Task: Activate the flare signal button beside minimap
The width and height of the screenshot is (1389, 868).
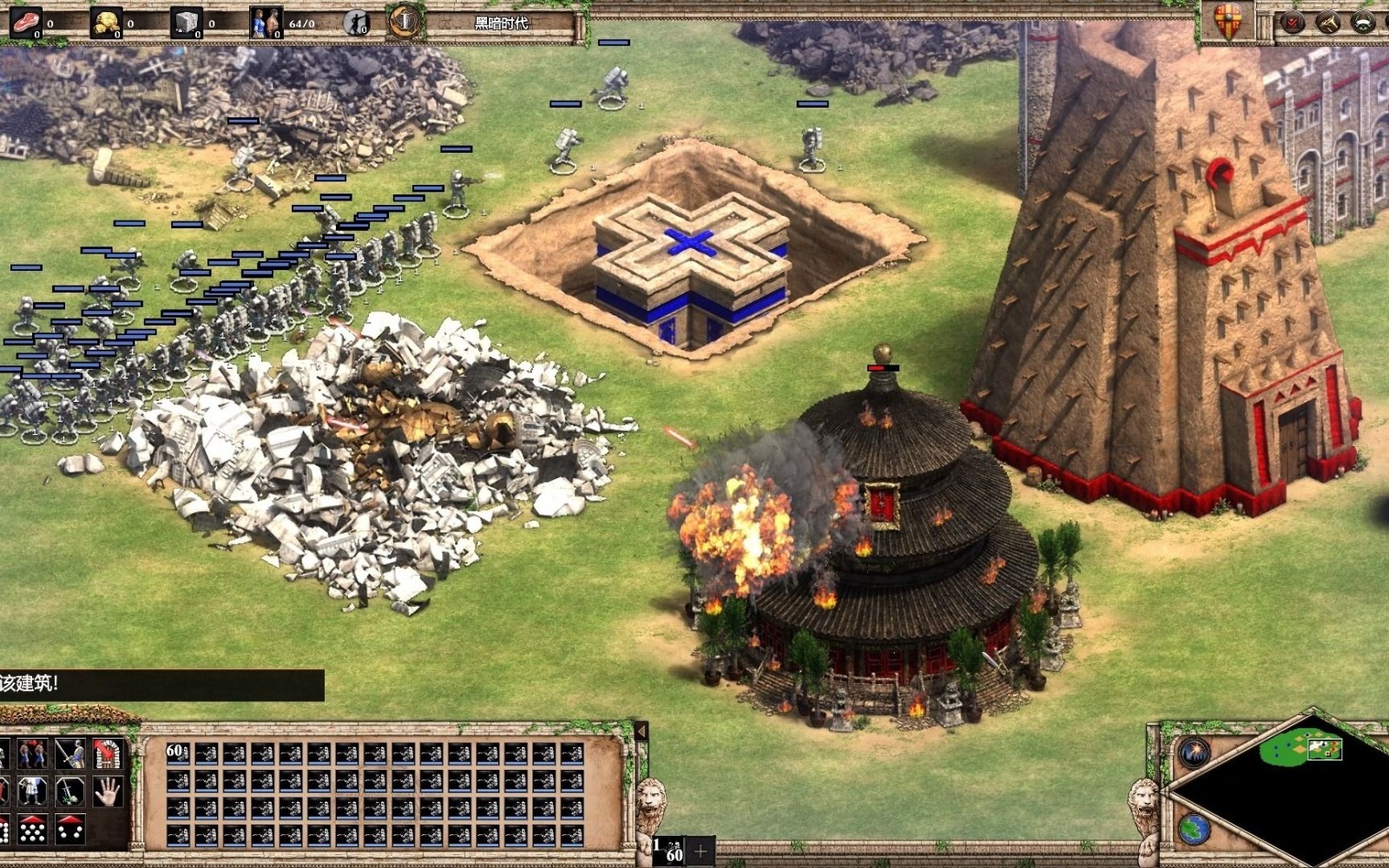Action: [x=1194, y=752]
